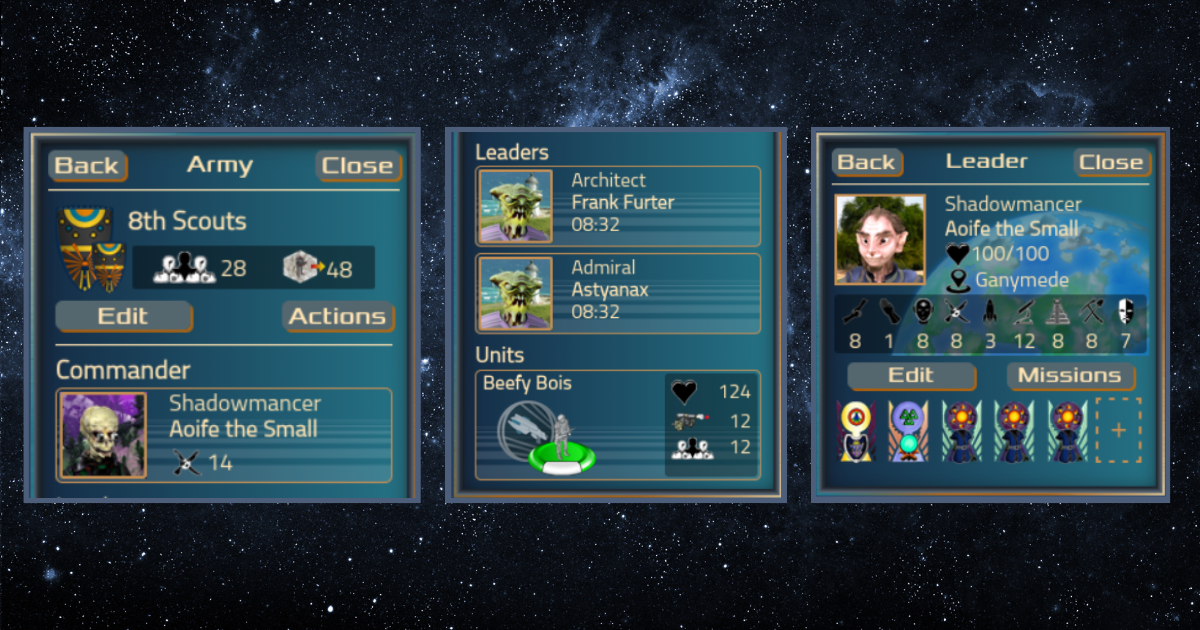Open Missions for Aoife the Small
The image size is (1200, 630).
tap(1069, 376)
